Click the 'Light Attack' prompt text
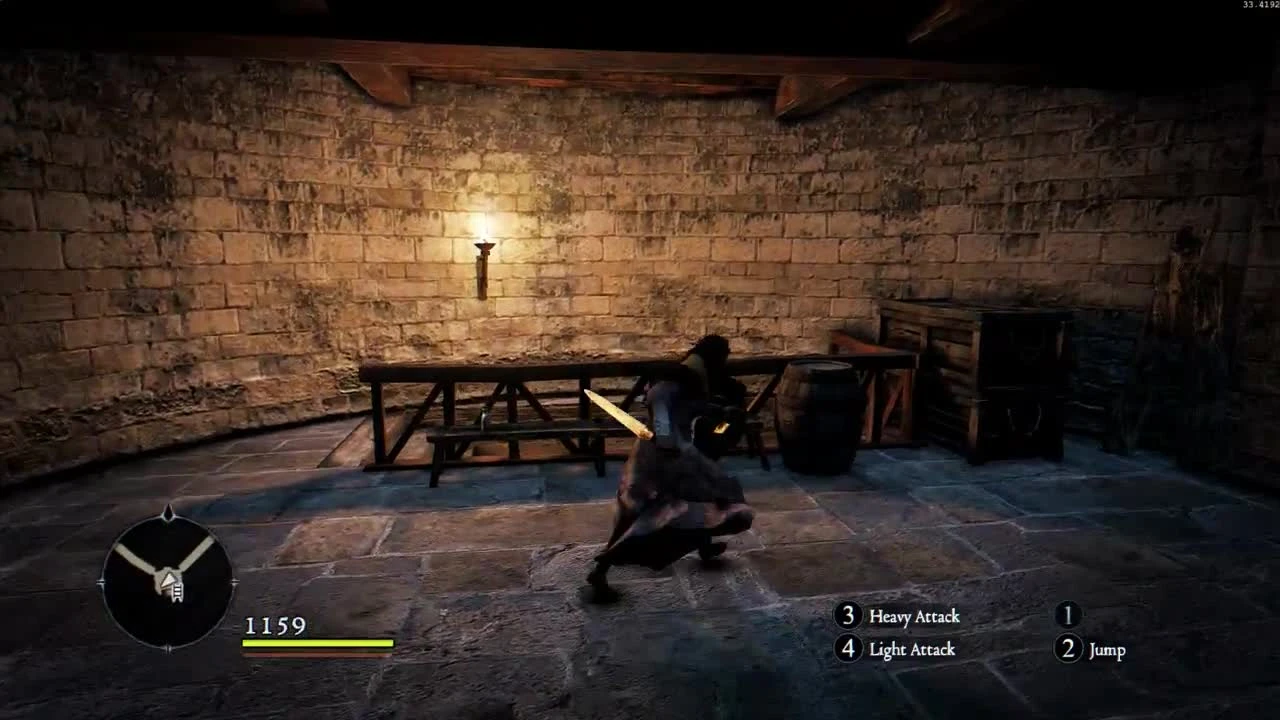Screen dimensions: 1280x720 913,650
